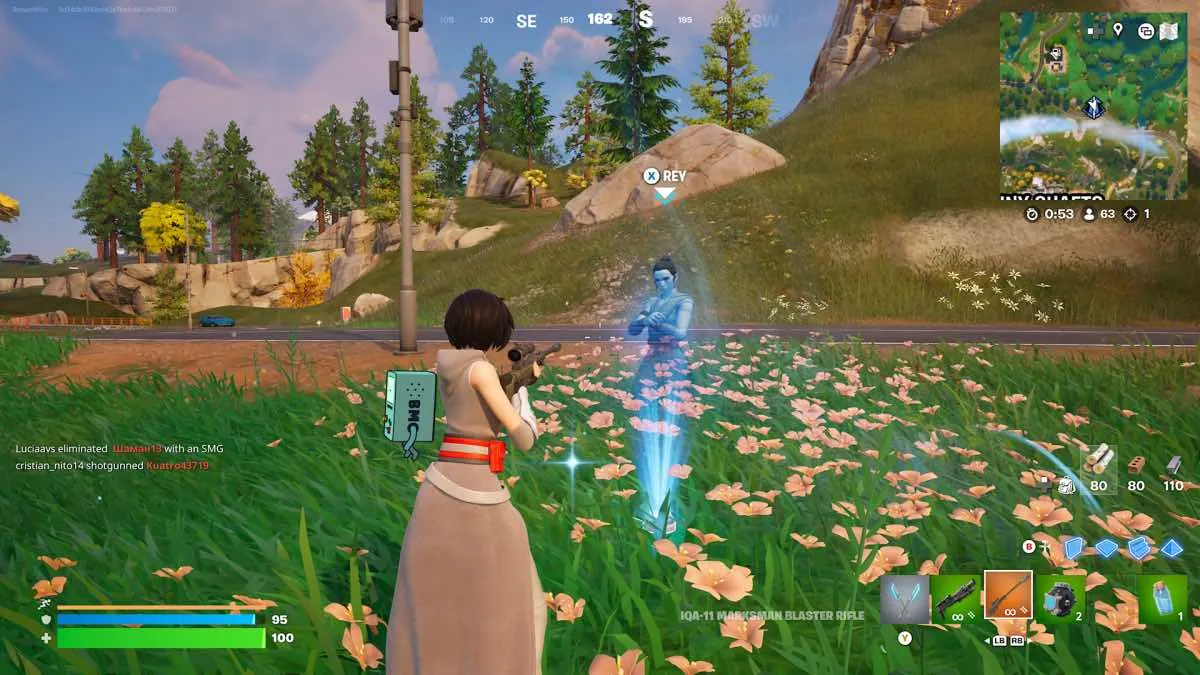Select the brick building material
This screenshot has width=1200, height=675.
(x=1136, y=464)
